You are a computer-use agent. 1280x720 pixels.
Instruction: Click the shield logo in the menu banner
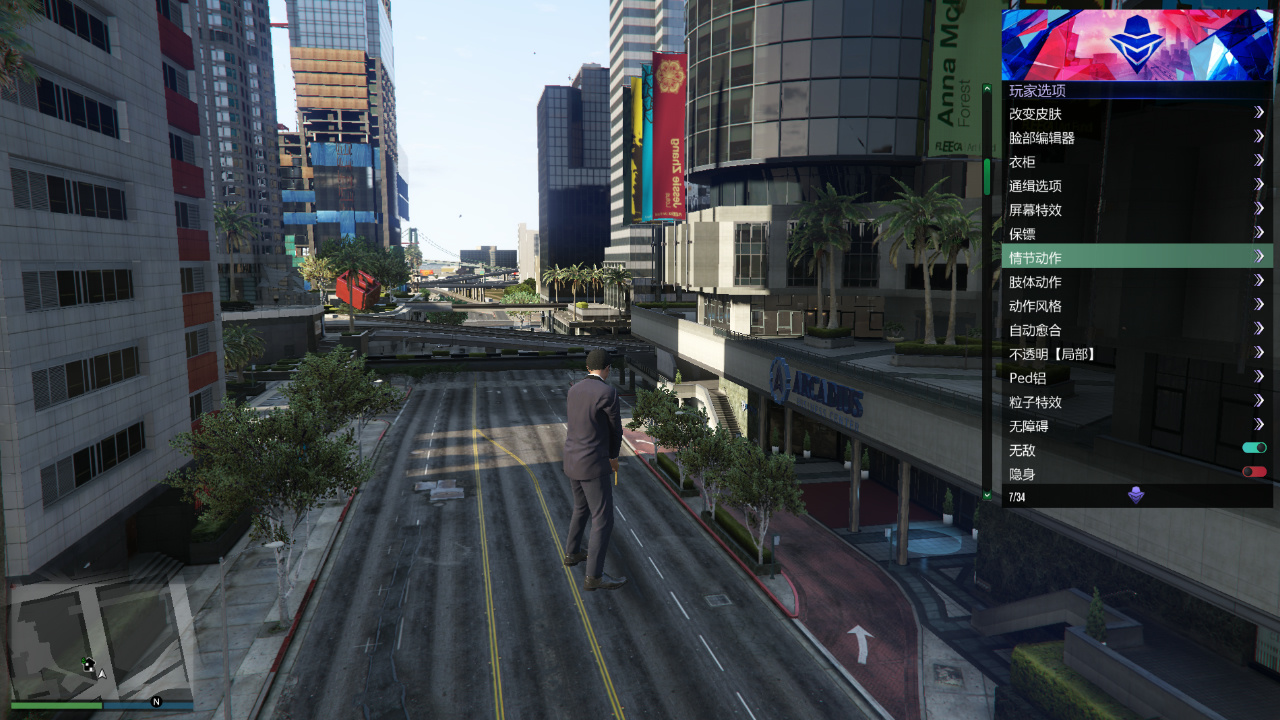tap(1137, 40)
